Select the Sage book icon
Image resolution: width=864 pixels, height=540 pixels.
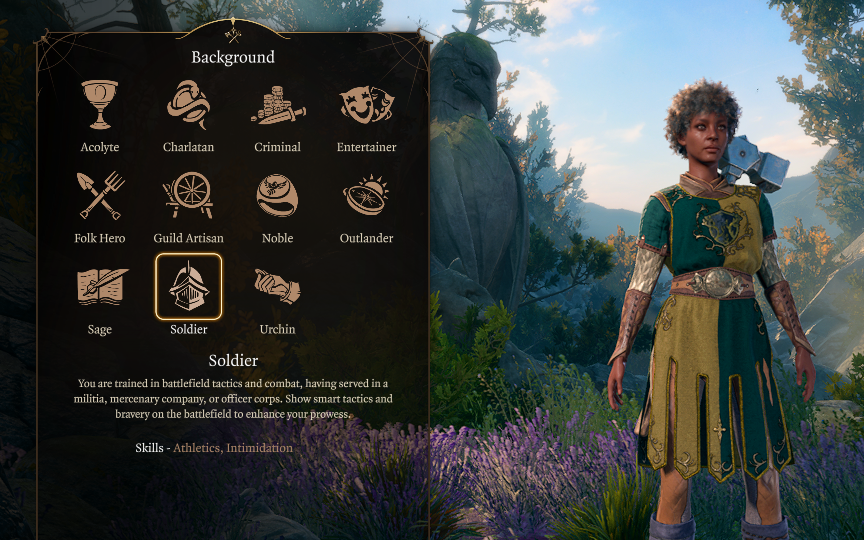[99, 287]
